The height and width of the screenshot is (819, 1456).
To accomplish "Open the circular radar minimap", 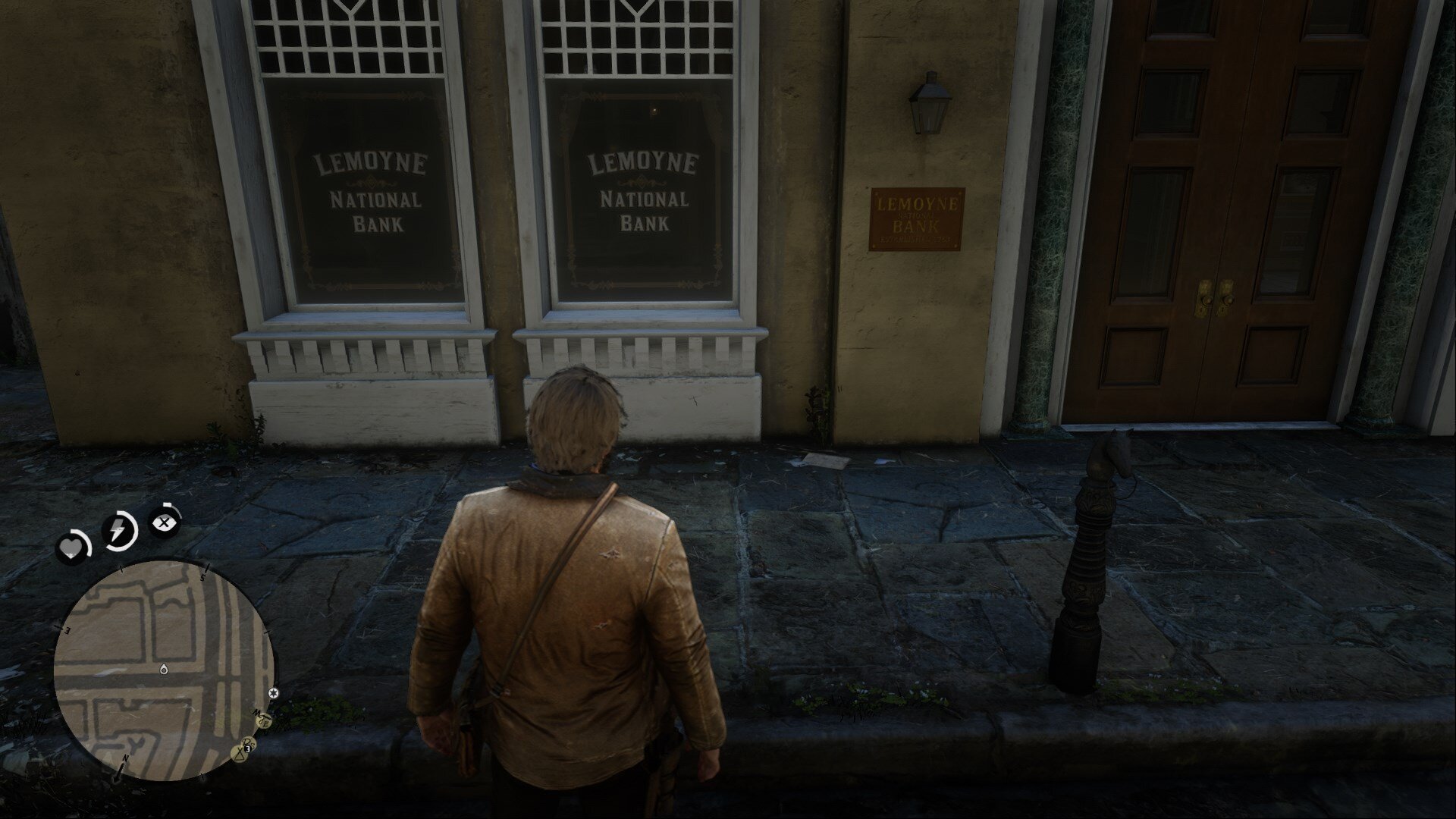I will point(163,670).
